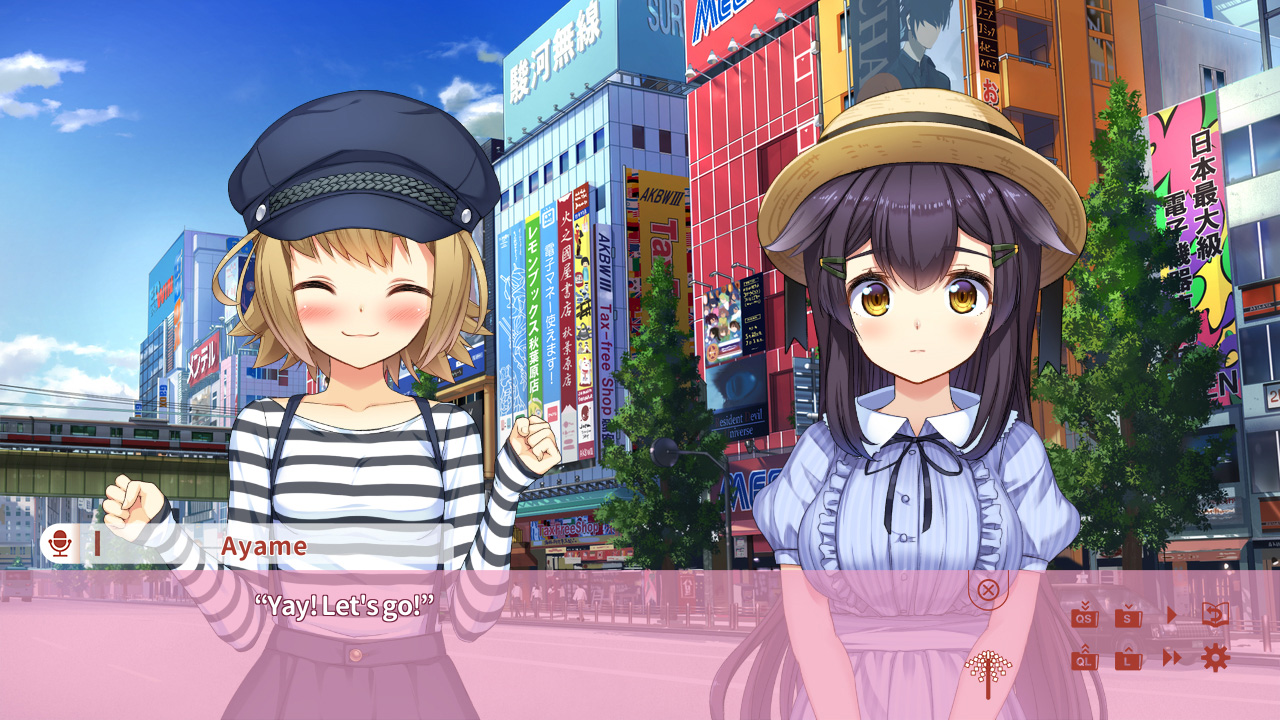Enable auto-read mode with the play triangle
The height and width of the screenshot is (720, 1280).
[1172, 614]
